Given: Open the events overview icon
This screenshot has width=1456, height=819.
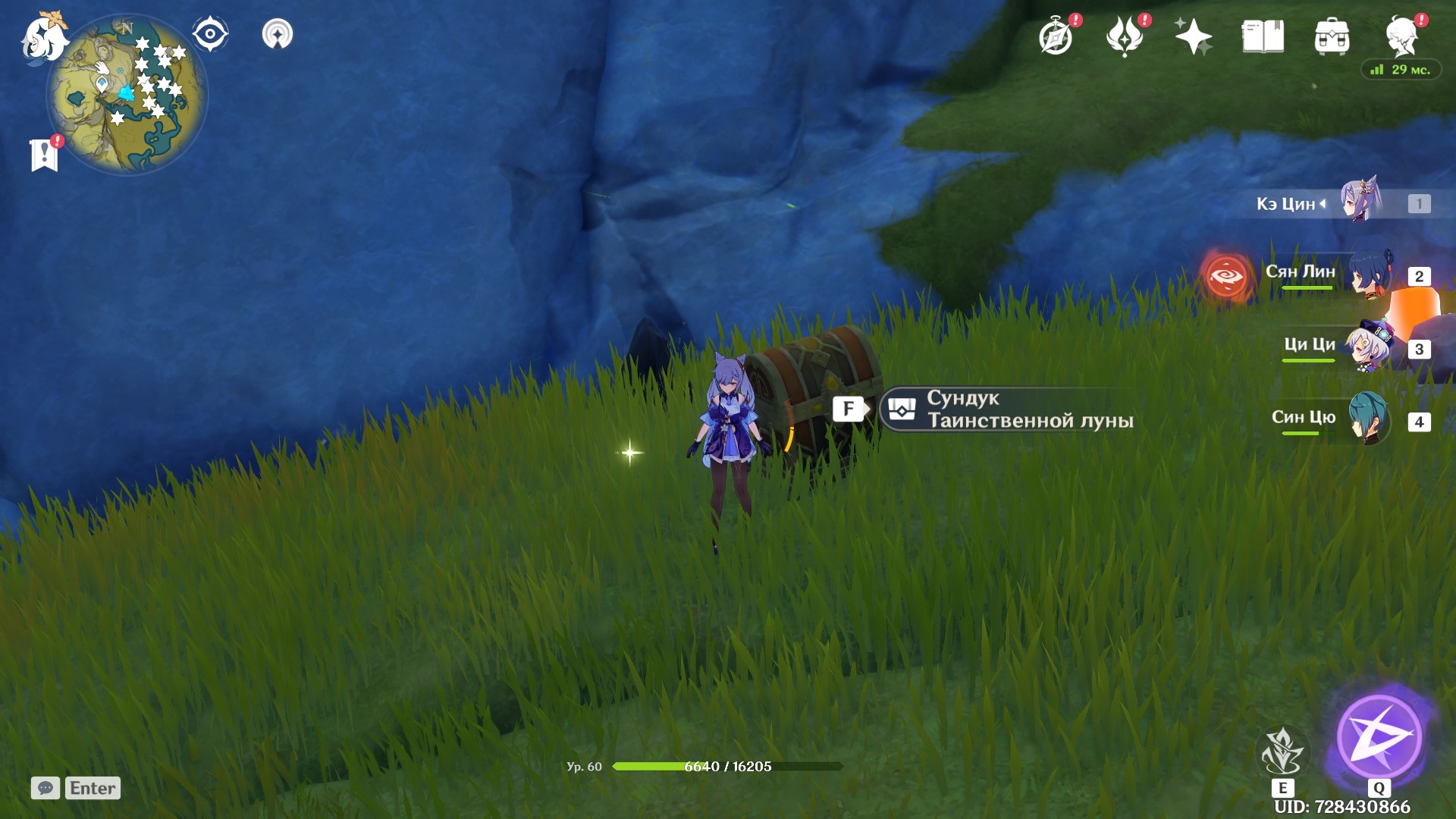Looking at the screenshot, I should (1057, 34).
